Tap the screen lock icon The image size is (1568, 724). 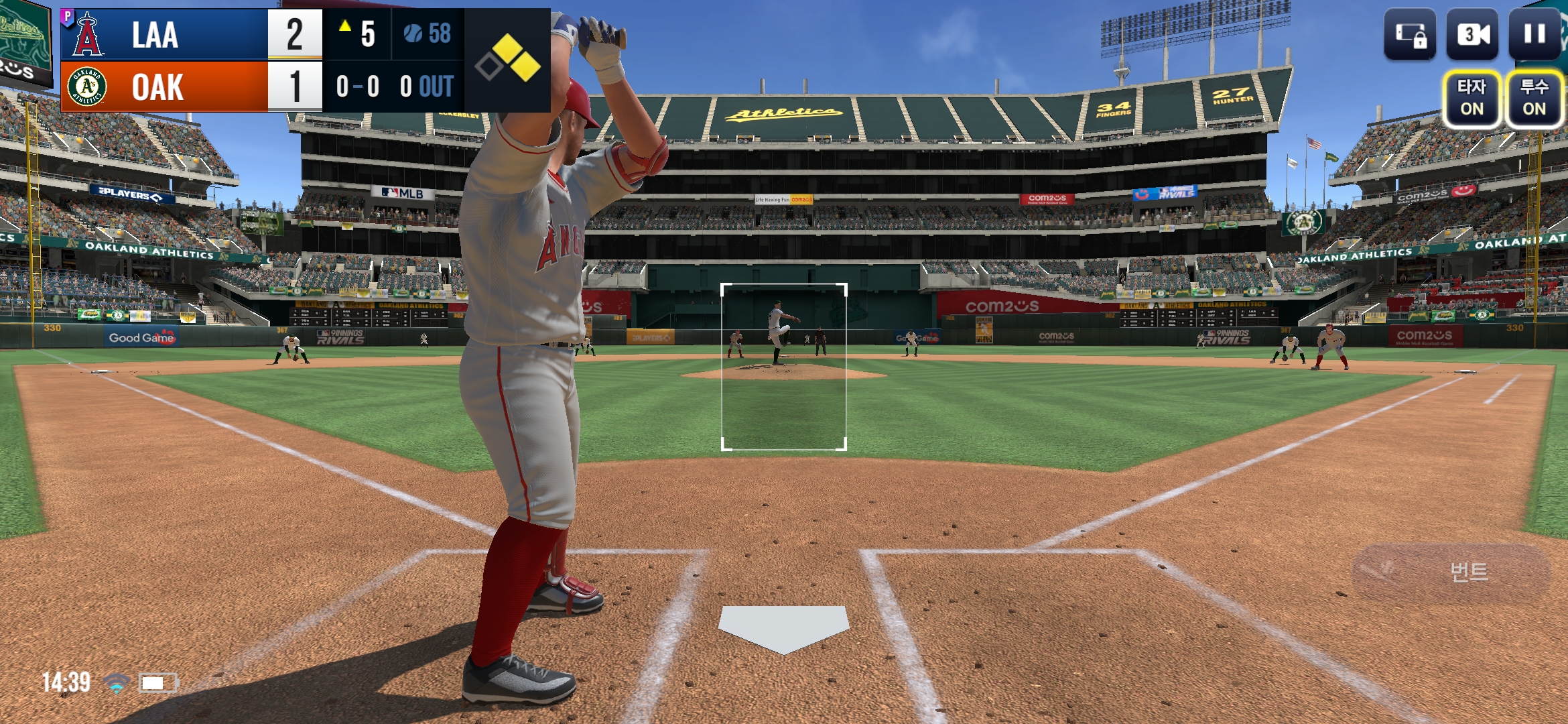click(1410, 34)
